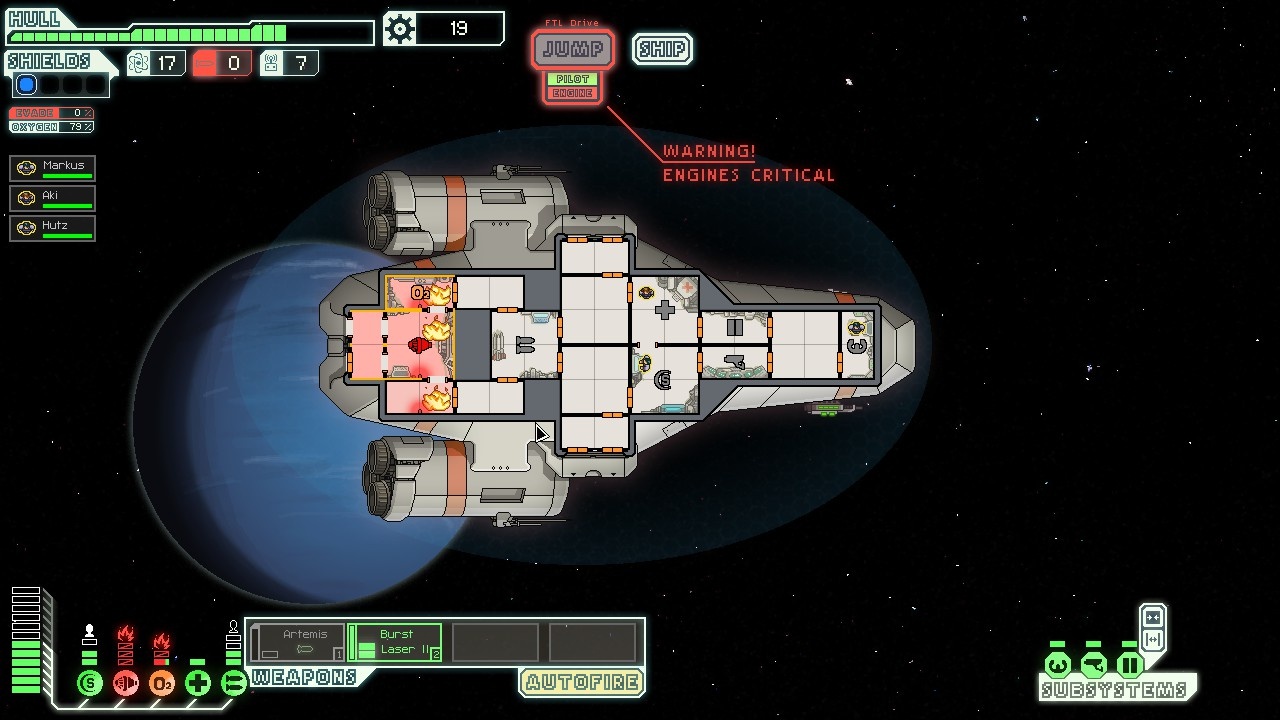1280x720 pixels.
Task: Close all doors with the inward-arrows button
Action: point(1153,617)
